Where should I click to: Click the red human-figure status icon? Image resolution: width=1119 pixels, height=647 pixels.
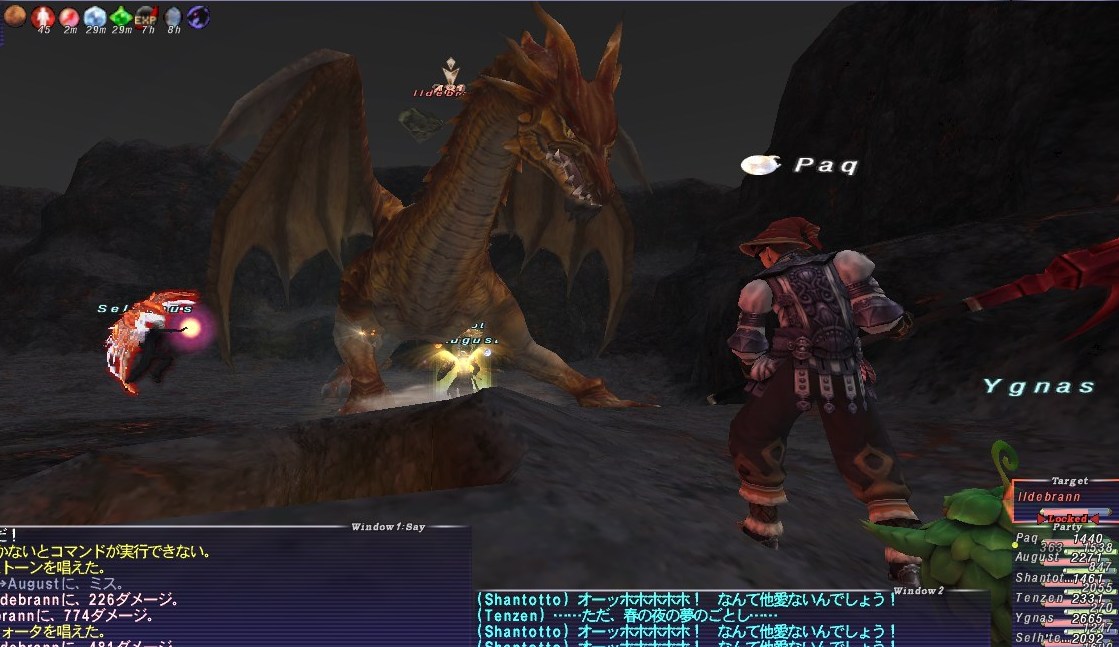(43, 16)
